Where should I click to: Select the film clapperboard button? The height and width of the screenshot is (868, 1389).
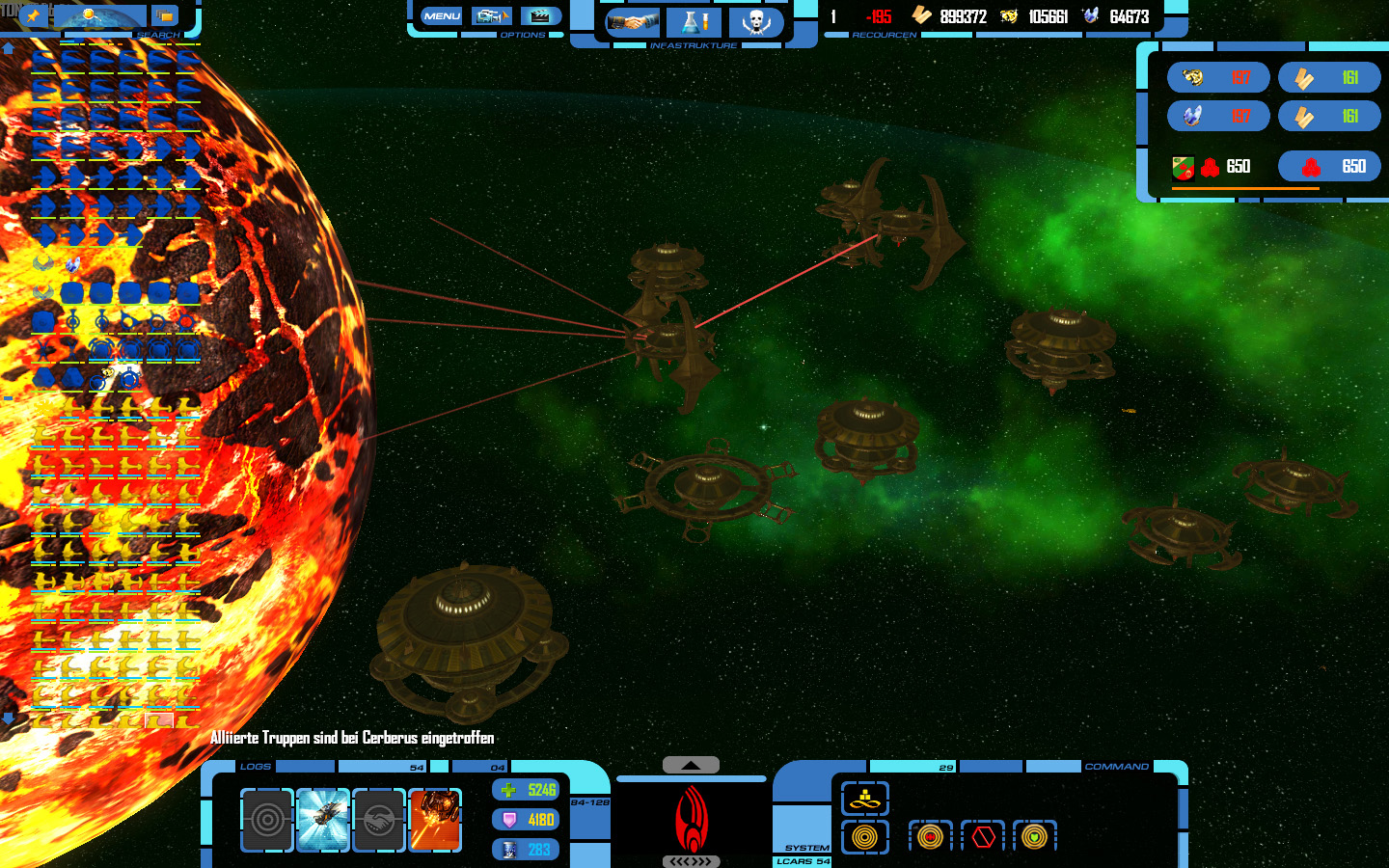point(540,16)
